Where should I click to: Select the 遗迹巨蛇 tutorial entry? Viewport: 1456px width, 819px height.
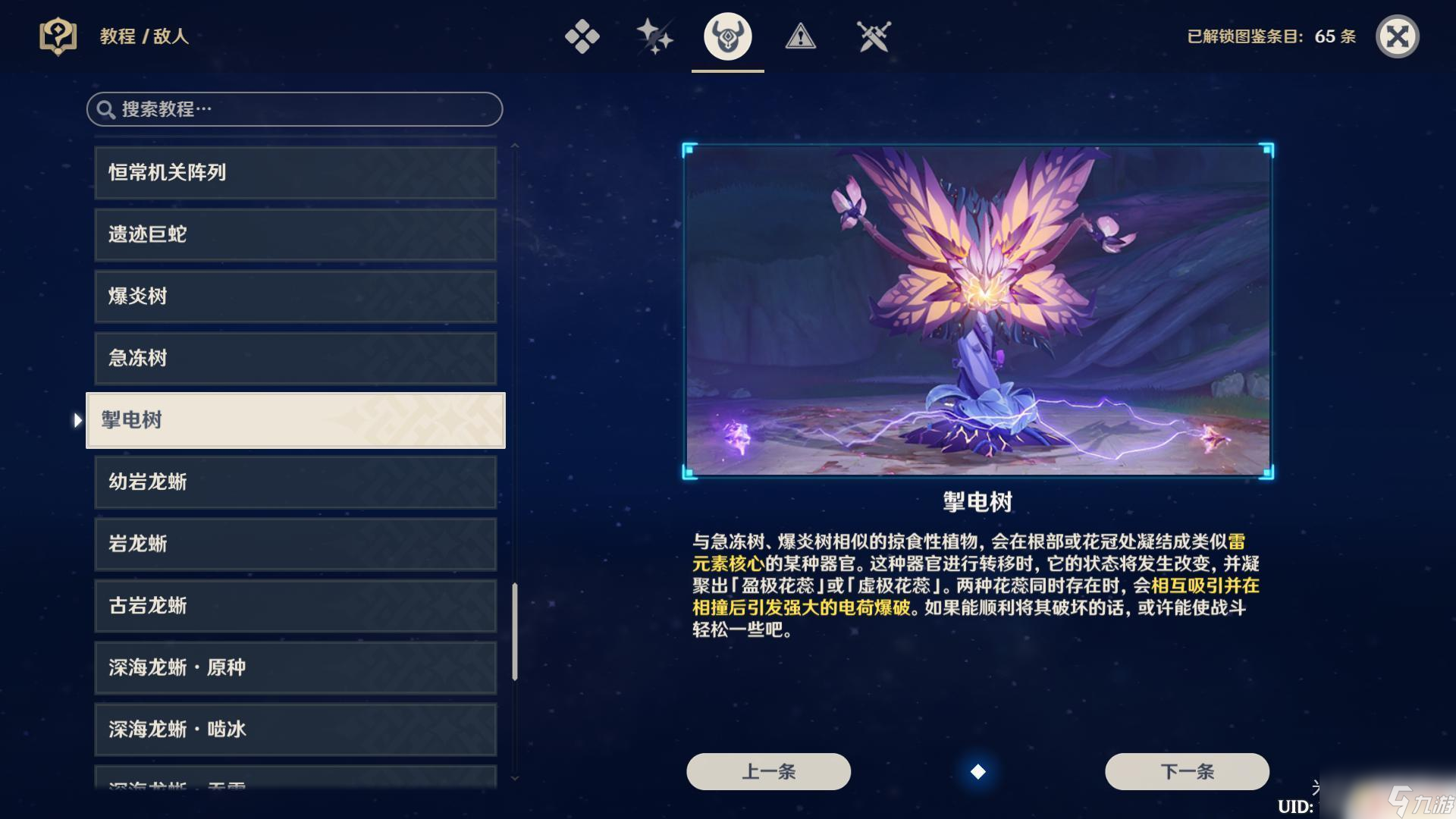coord(295,234)
